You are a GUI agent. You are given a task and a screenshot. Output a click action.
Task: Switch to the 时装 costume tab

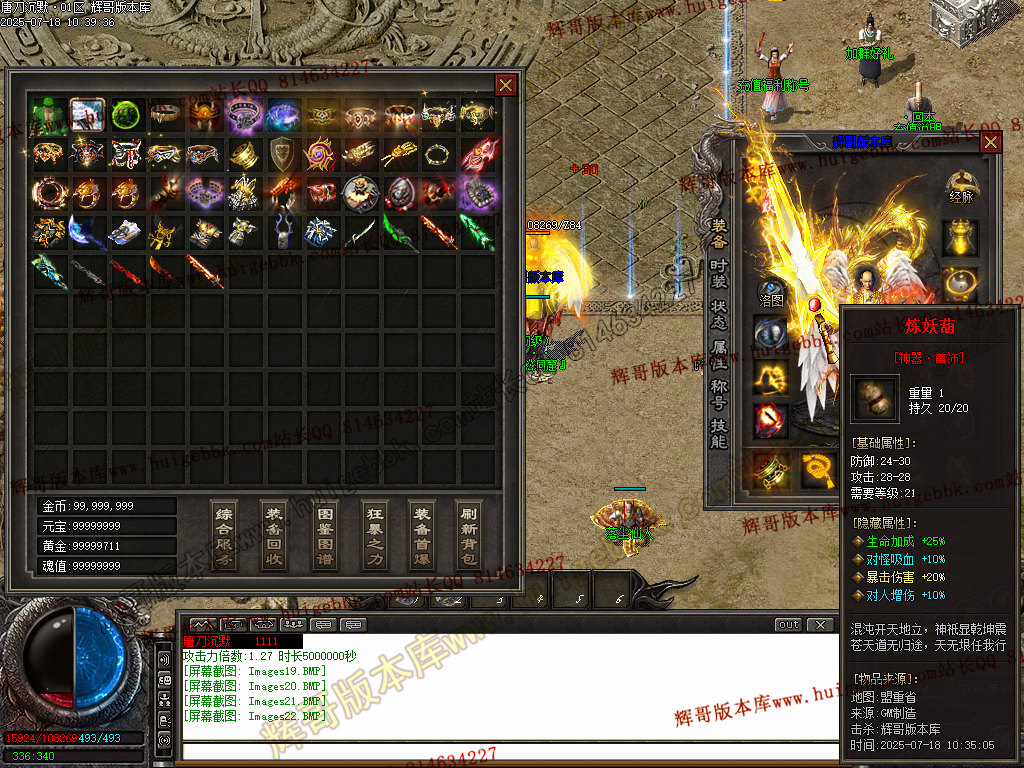pyautogui.click(x=719, y=278)
